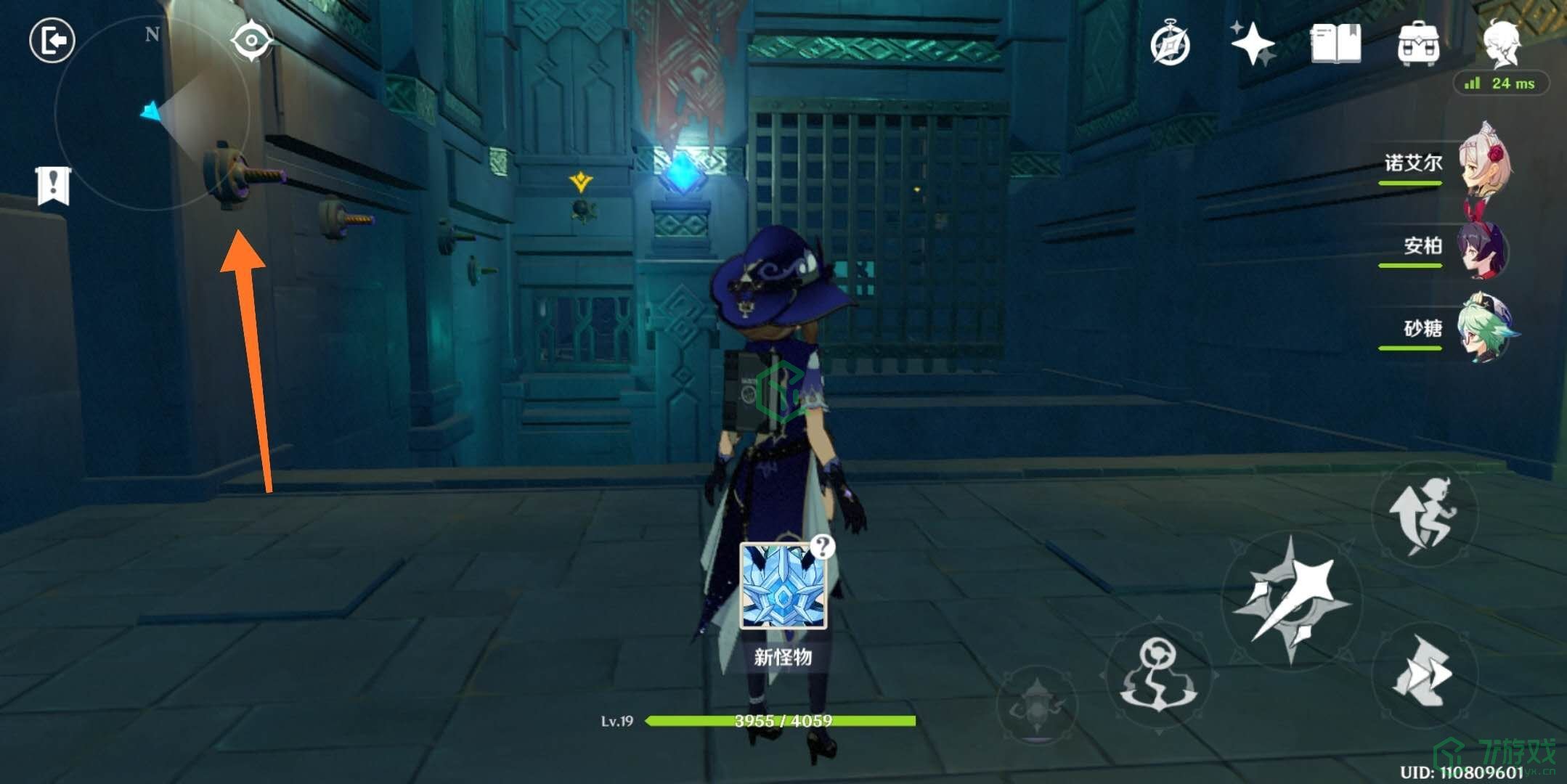This screenshot has height=784, width=1567.
Task: Leave the domain via exit icon
Action: 52,41
